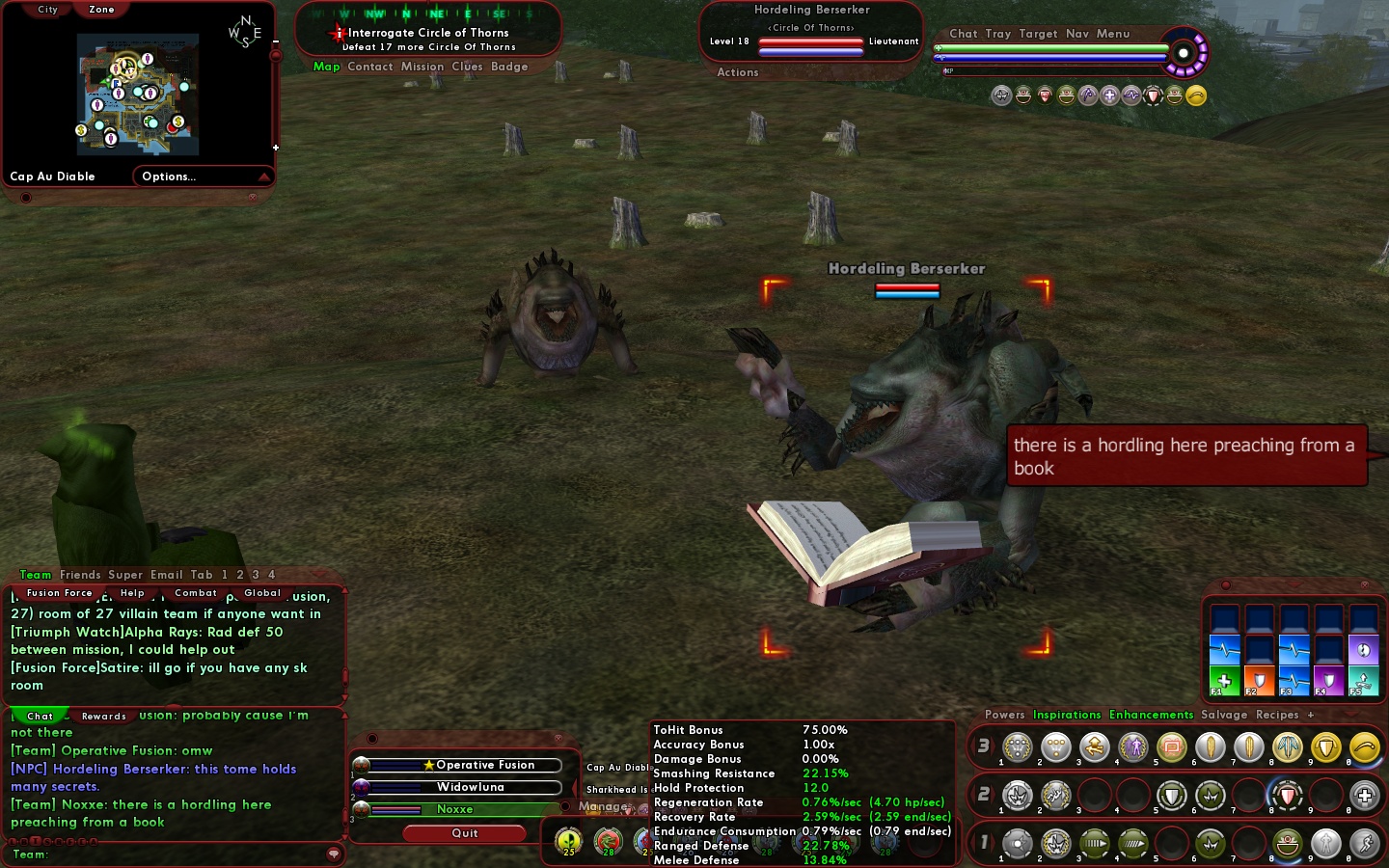Open the Enhancements window
Image resolution: width=1389 pixels, height=868 pixels.
coord(1151,715)
